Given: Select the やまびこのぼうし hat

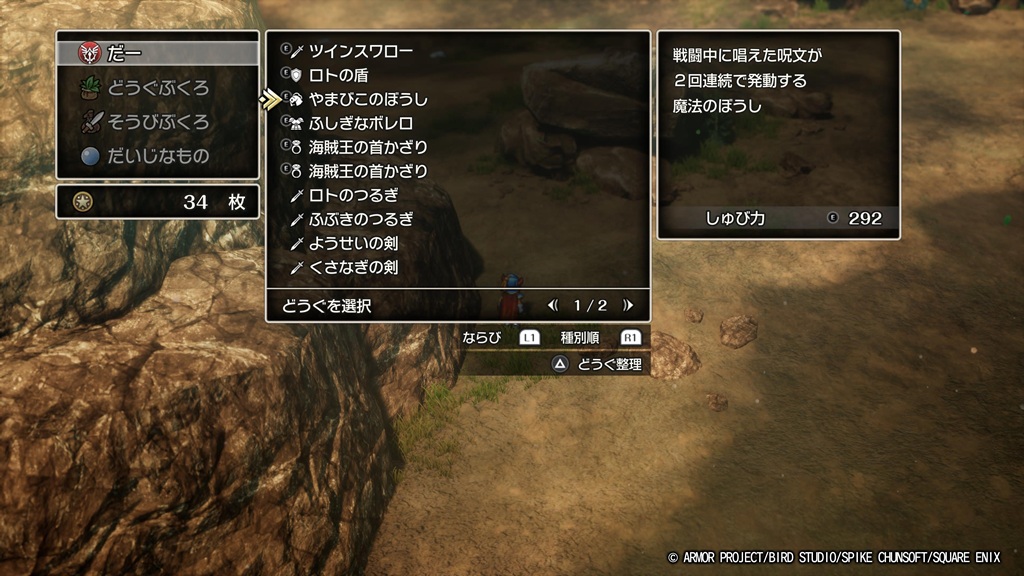Looking at the screenshot, I should [368, 99].
